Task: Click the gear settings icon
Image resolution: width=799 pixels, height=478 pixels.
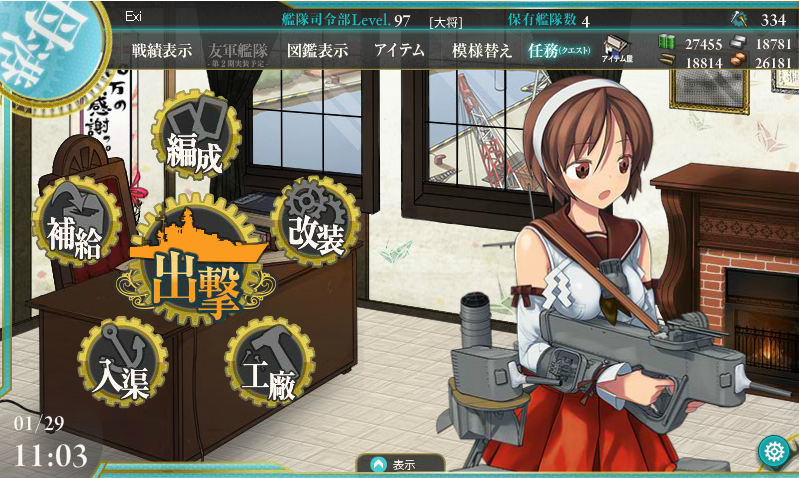Action: click(773, 451)
